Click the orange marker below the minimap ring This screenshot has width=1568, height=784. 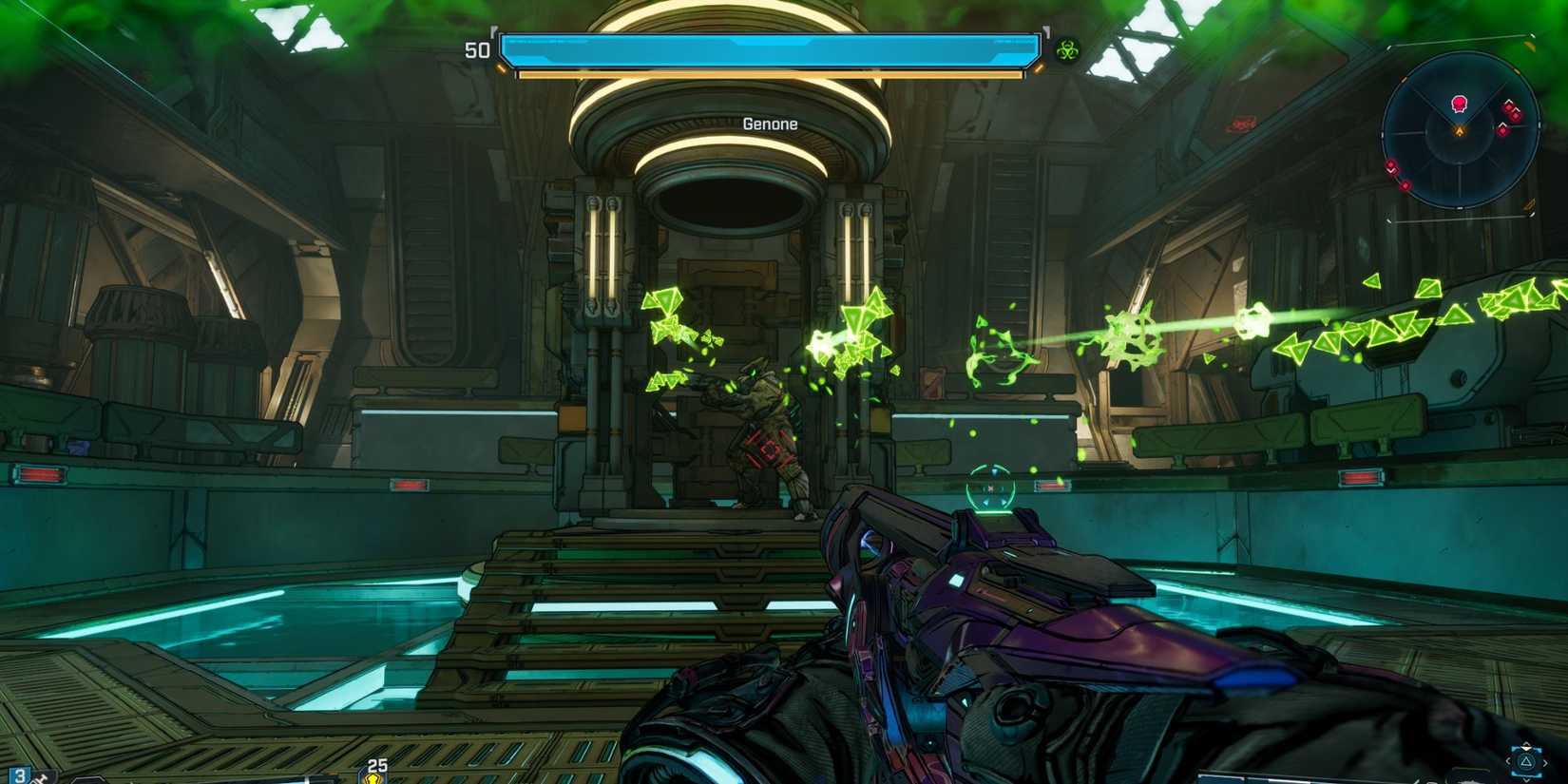point(1531,202)
